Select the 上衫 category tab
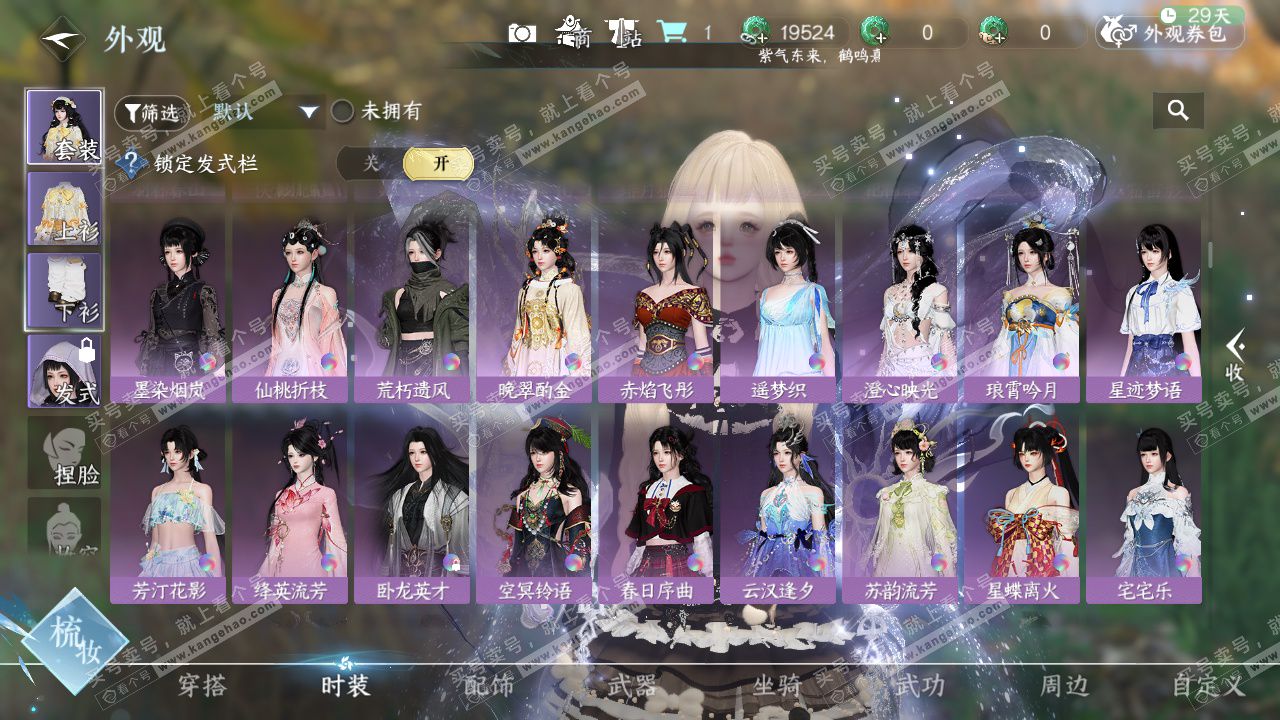 pos(64,208)
